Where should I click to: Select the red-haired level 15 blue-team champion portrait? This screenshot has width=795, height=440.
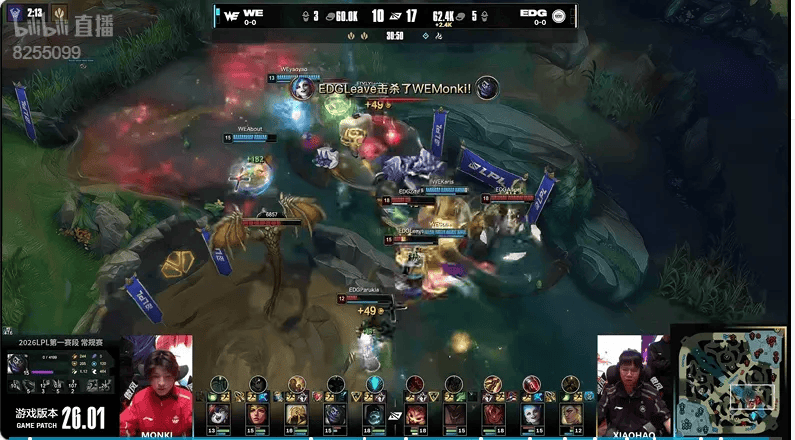pos(257,414)
